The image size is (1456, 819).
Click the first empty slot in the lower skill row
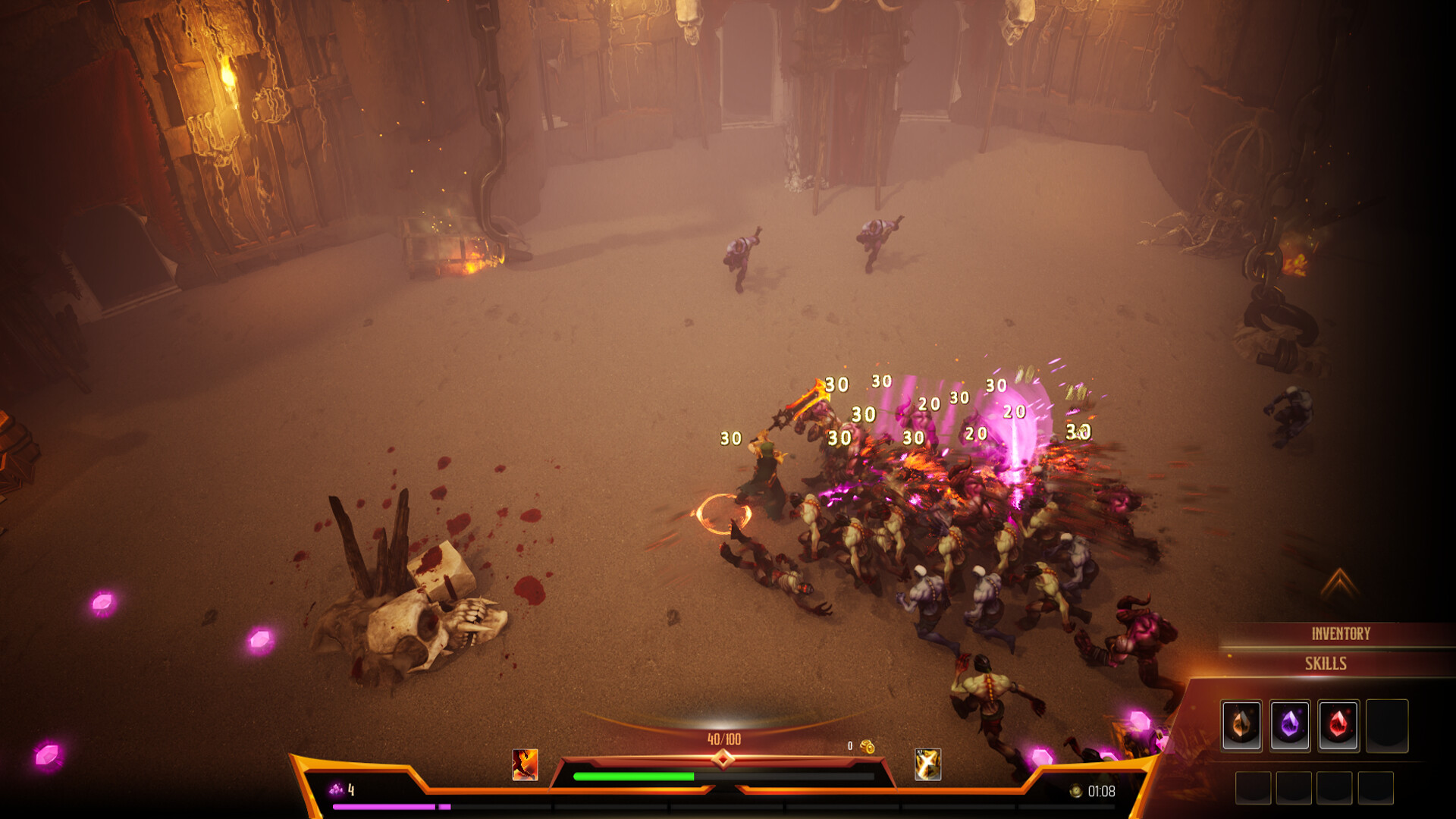1253,789
